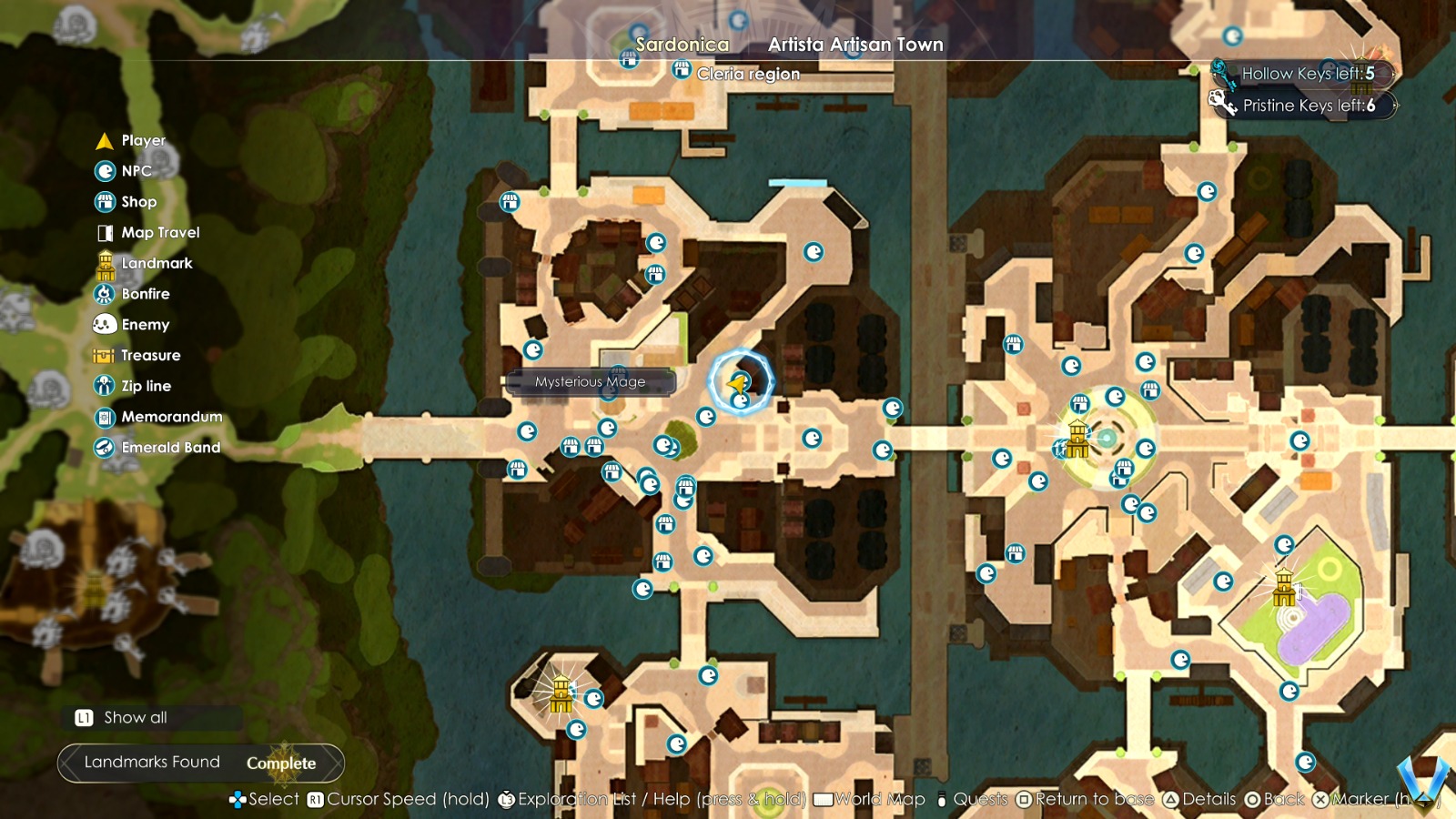Toggle the Memorandum legend entry
This screenshot has width=1456, height=819.
103,417
